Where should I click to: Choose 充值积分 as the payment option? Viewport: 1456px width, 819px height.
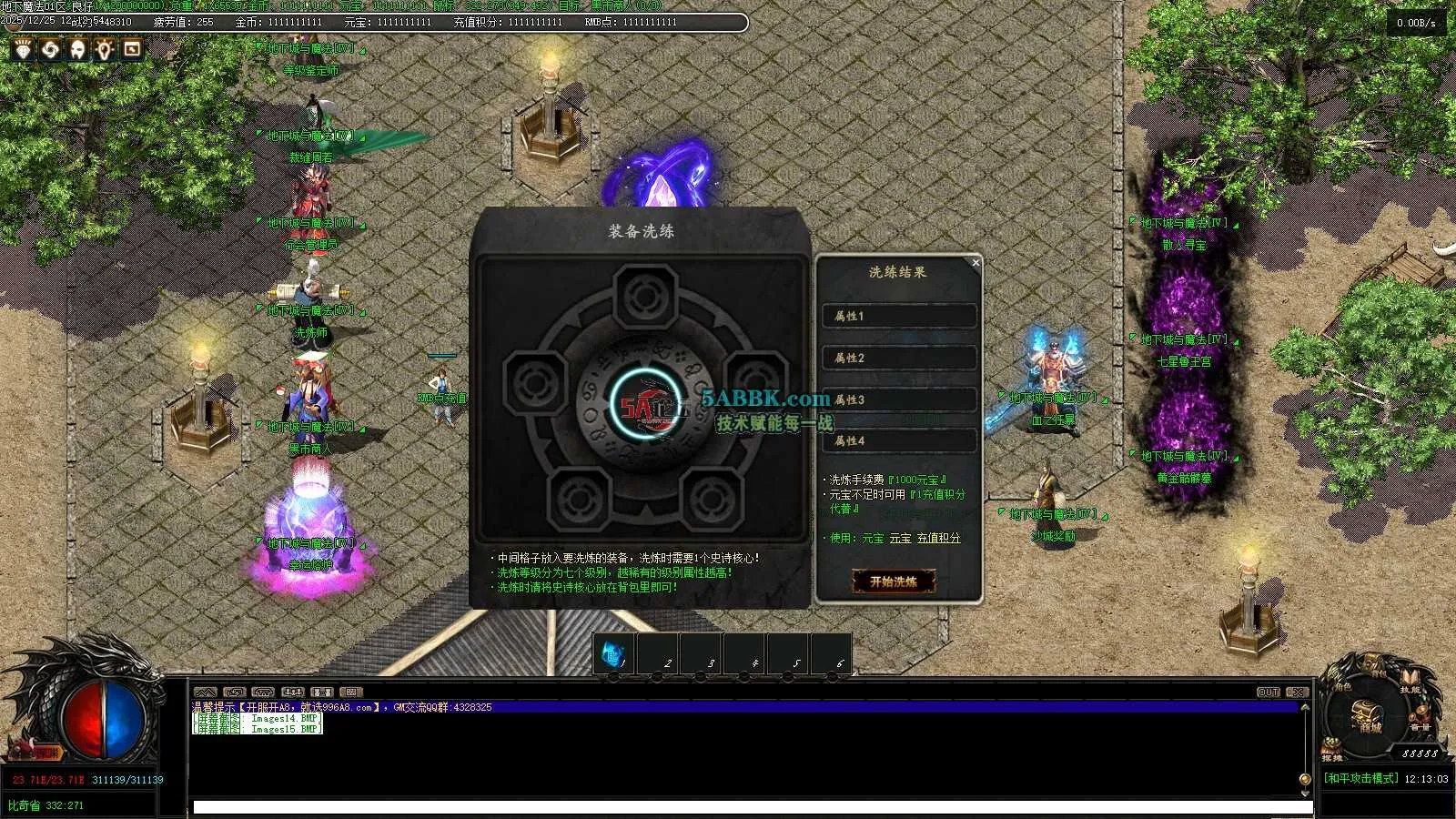(x=938, y=539)
